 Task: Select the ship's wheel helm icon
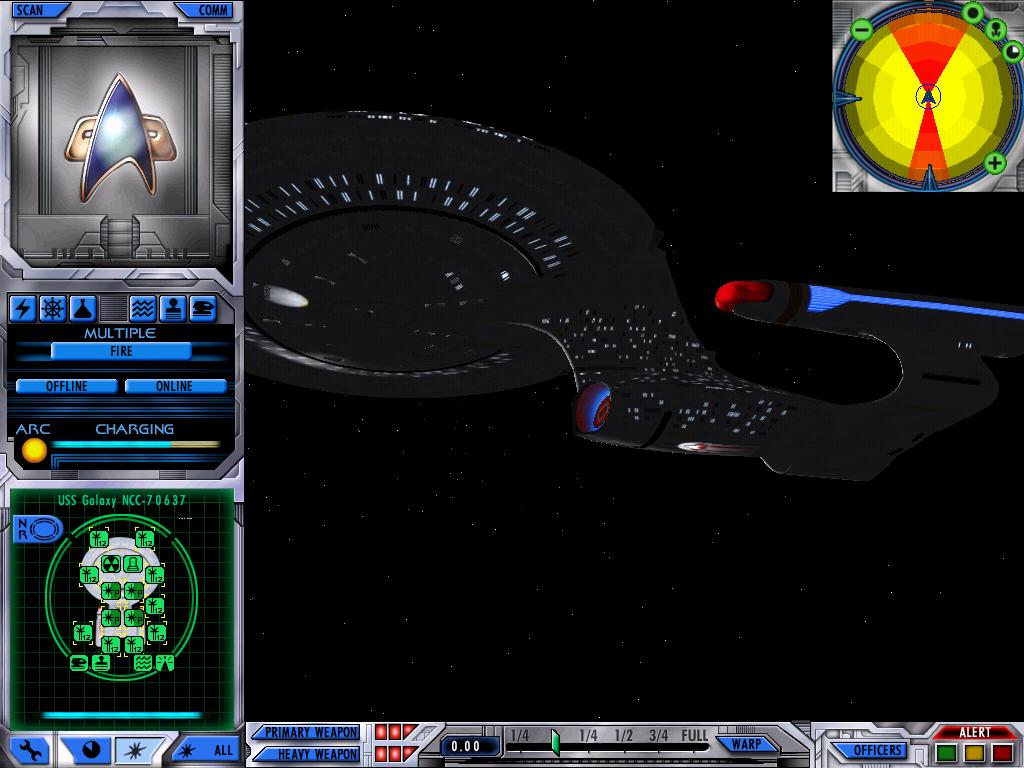coord(53,308)
